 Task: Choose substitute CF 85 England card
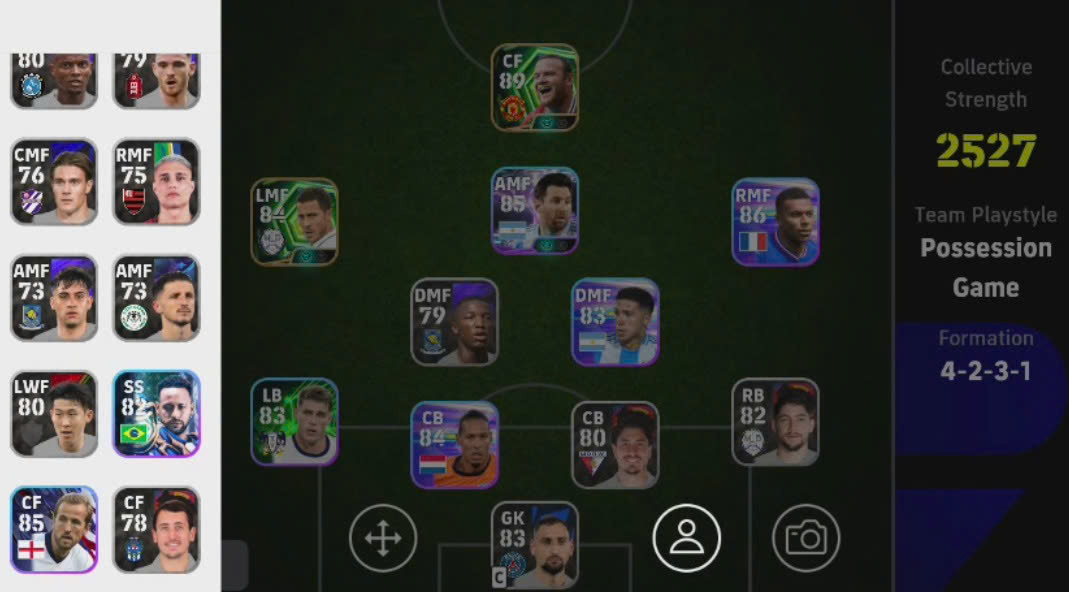pos(54,529)
